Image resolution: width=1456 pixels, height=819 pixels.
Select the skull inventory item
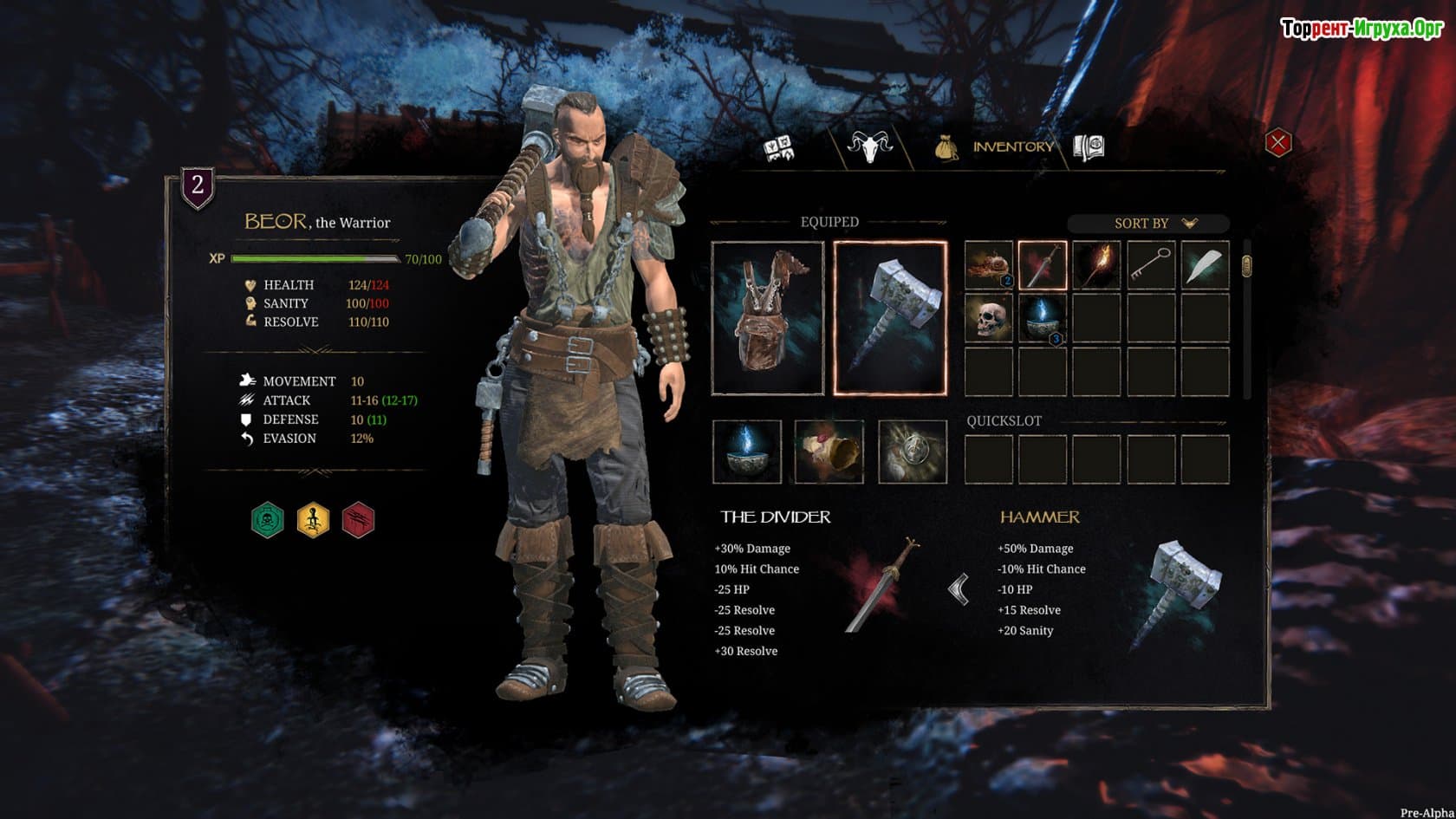tap(989, 318)
